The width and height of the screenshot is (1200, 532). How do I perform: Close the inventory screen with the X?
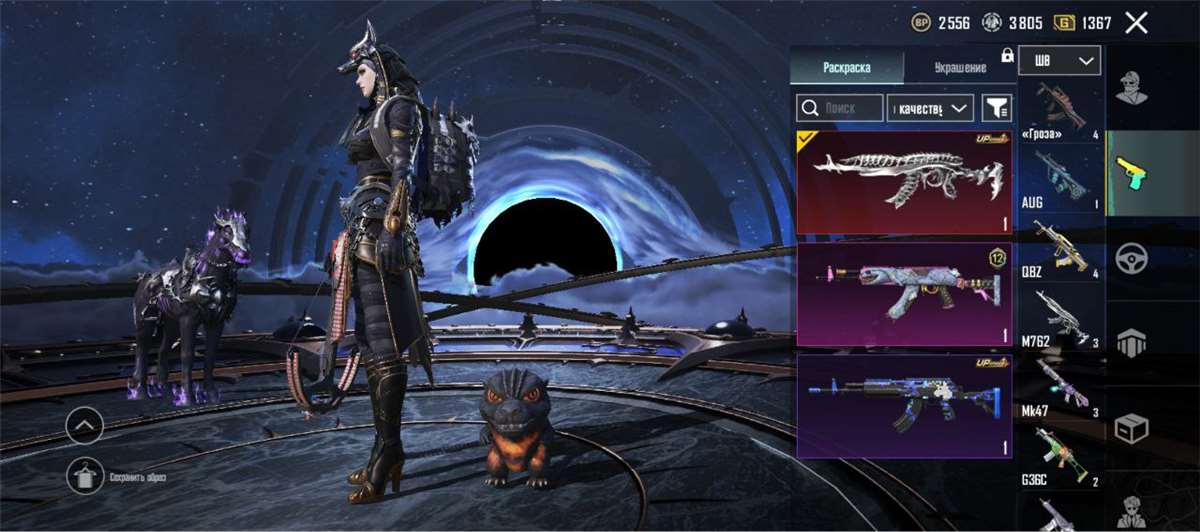pos(1136,22)
